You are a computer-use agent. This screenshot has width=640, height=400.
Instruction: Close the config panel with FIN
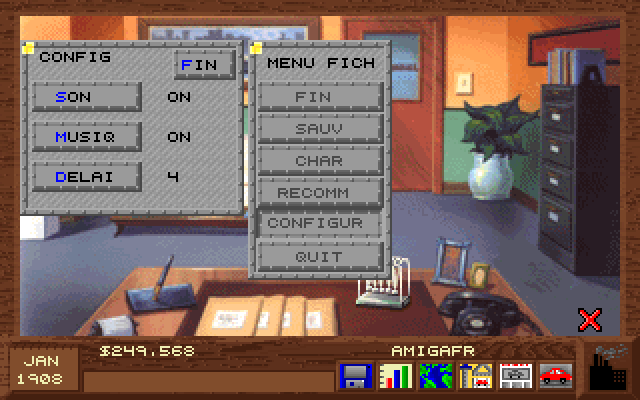point(204,65)
